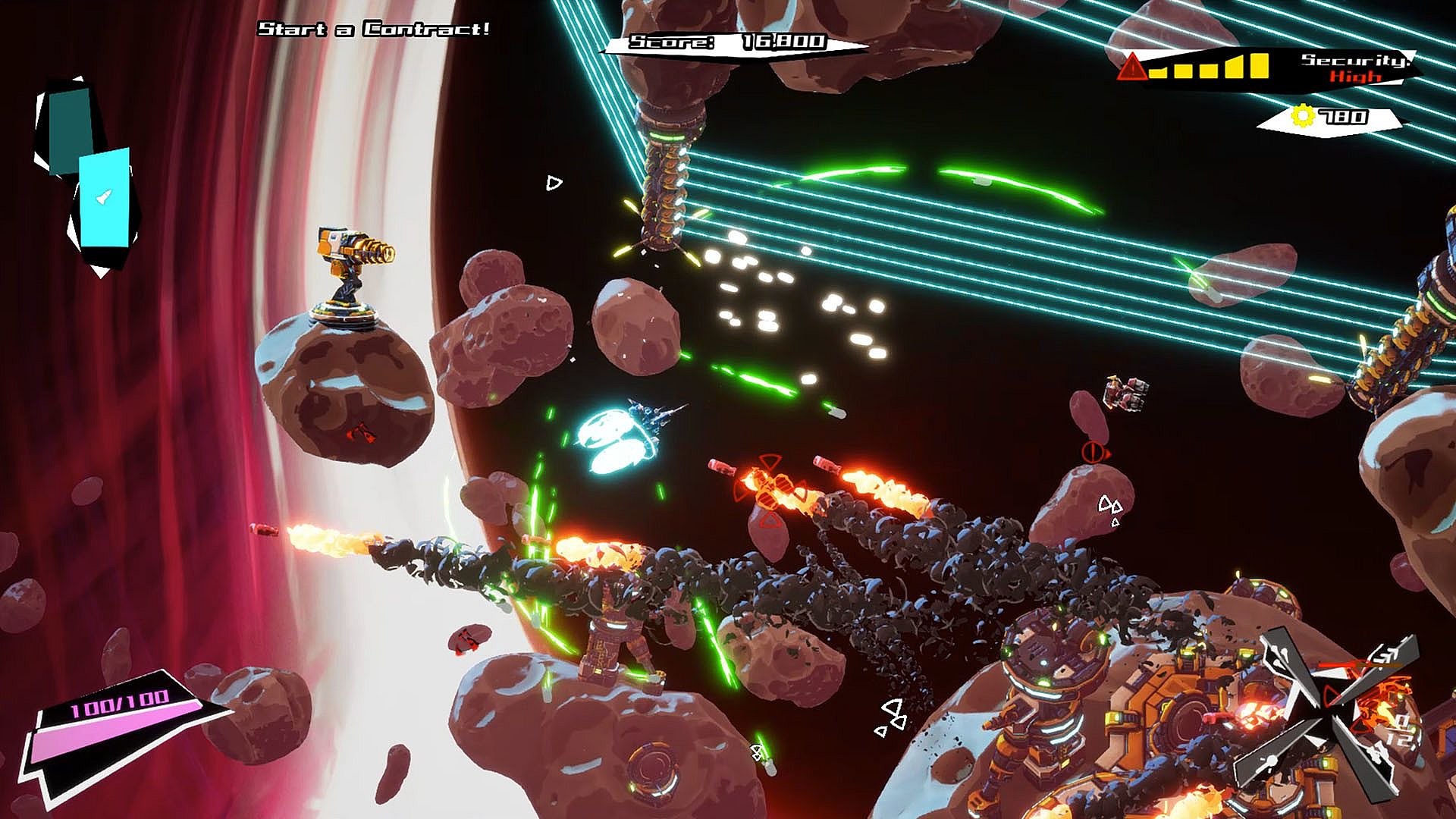Click the cyan minimap room with ship marker
The height and width of the screenshot is (819, 1456).
point(104,198)
